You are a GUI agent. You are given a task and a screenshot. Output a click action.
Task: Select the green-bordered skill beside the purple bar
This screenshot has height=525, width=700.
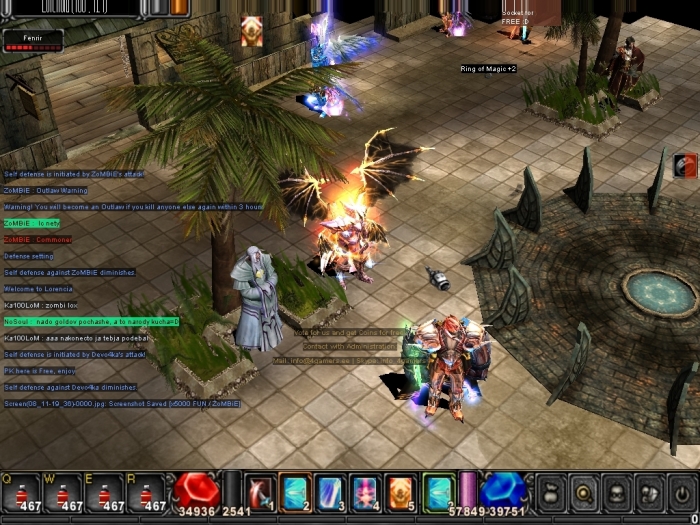(x=438, y=492)
